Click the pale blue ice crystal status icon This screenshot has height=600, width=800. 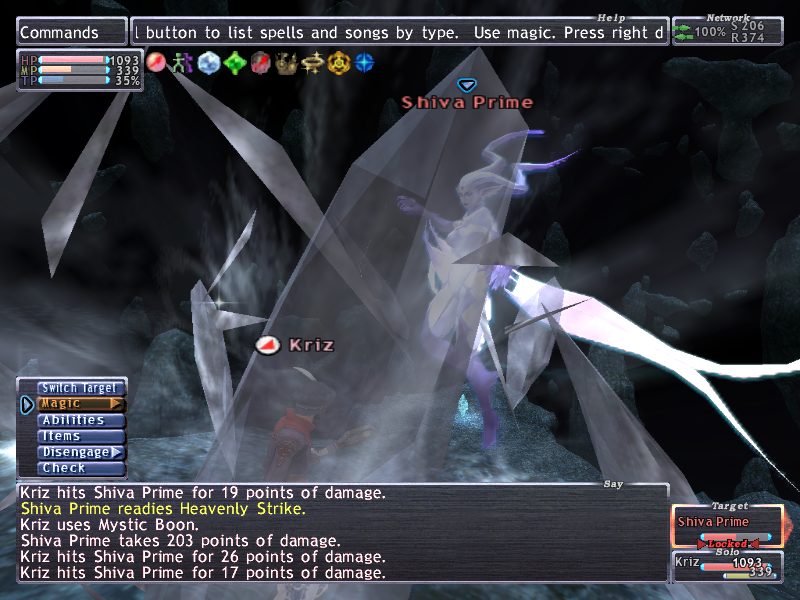point(208,62)
